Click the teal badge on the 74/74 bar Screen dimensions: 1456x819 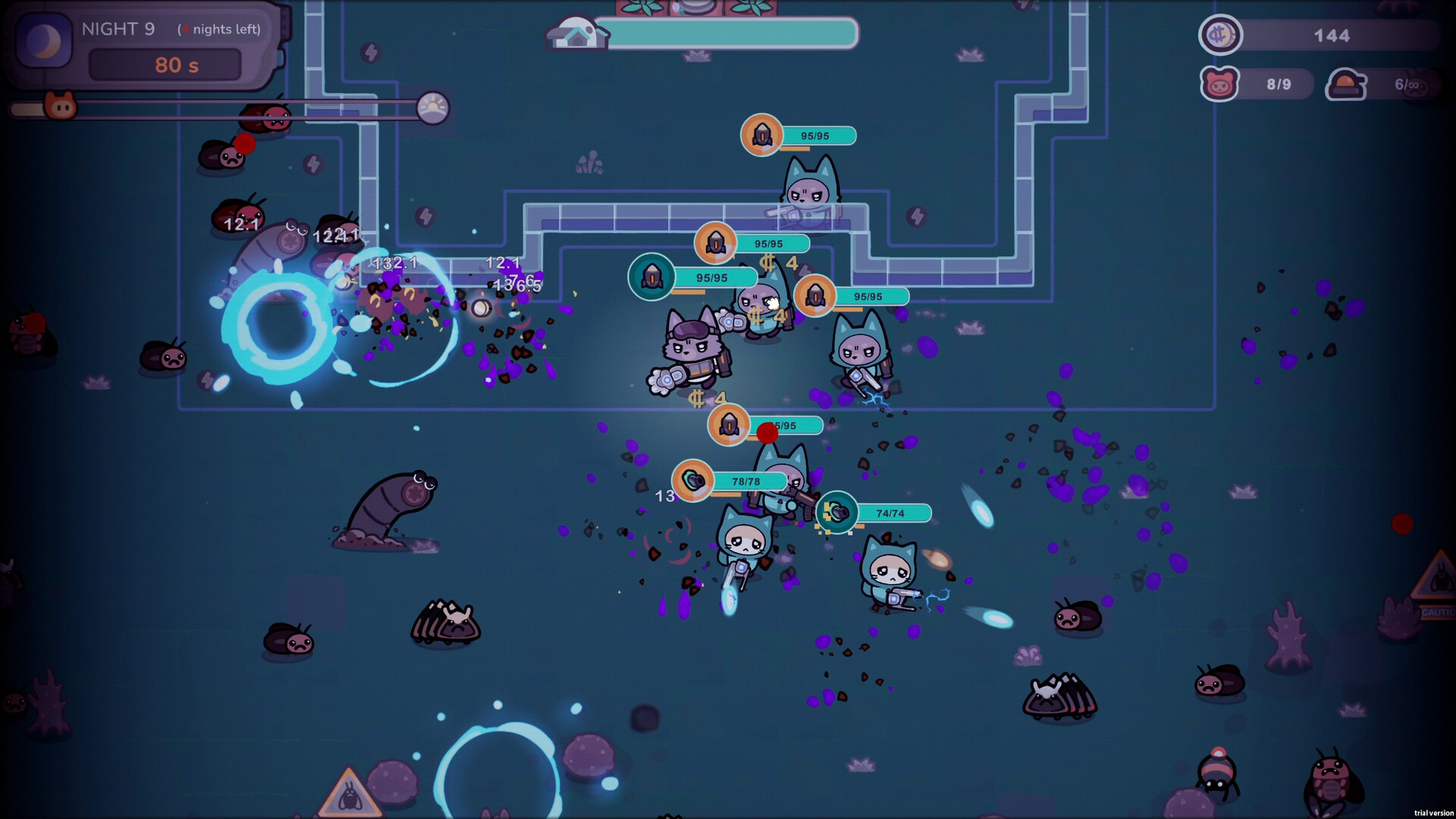point(839,513)
